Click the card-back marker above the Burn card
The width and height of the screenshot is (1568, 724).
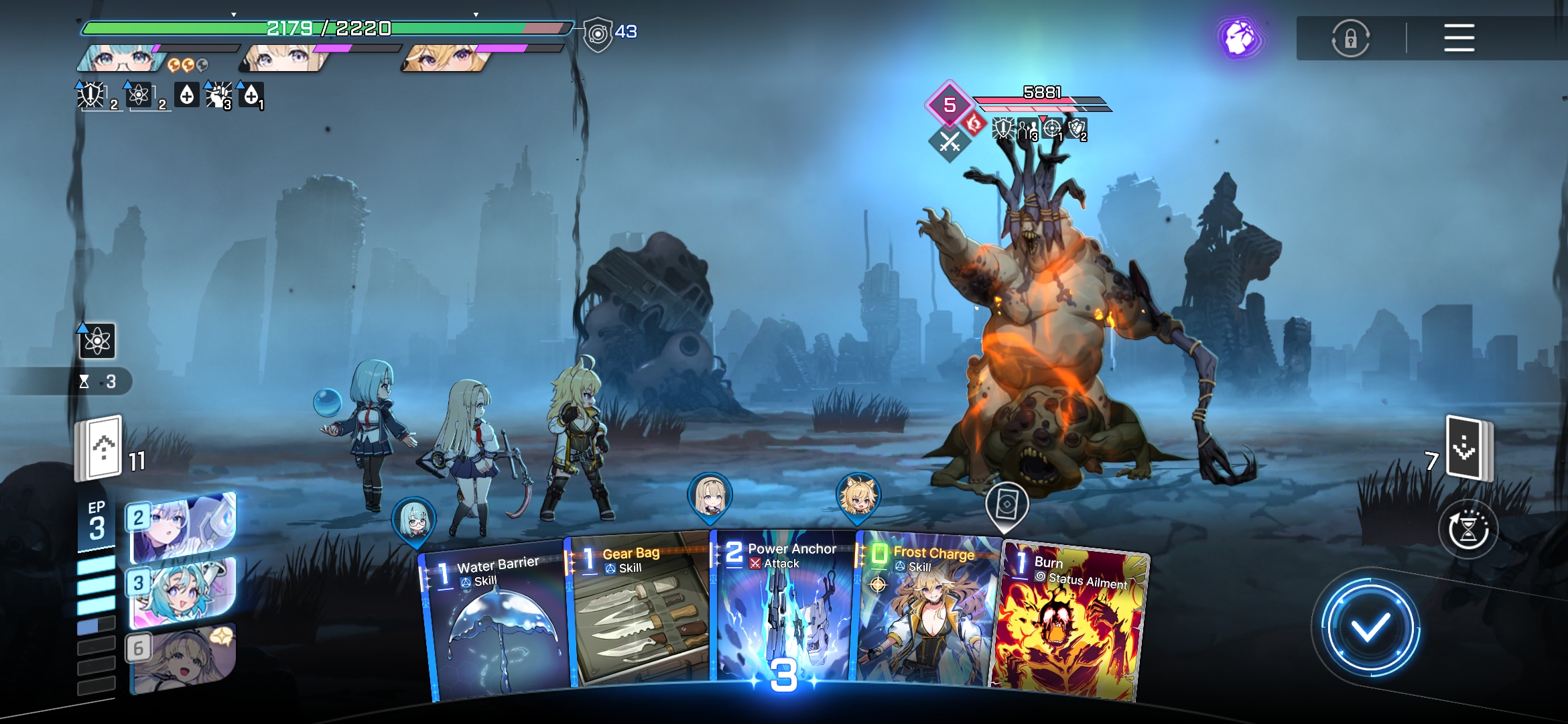coord(1006,505)
